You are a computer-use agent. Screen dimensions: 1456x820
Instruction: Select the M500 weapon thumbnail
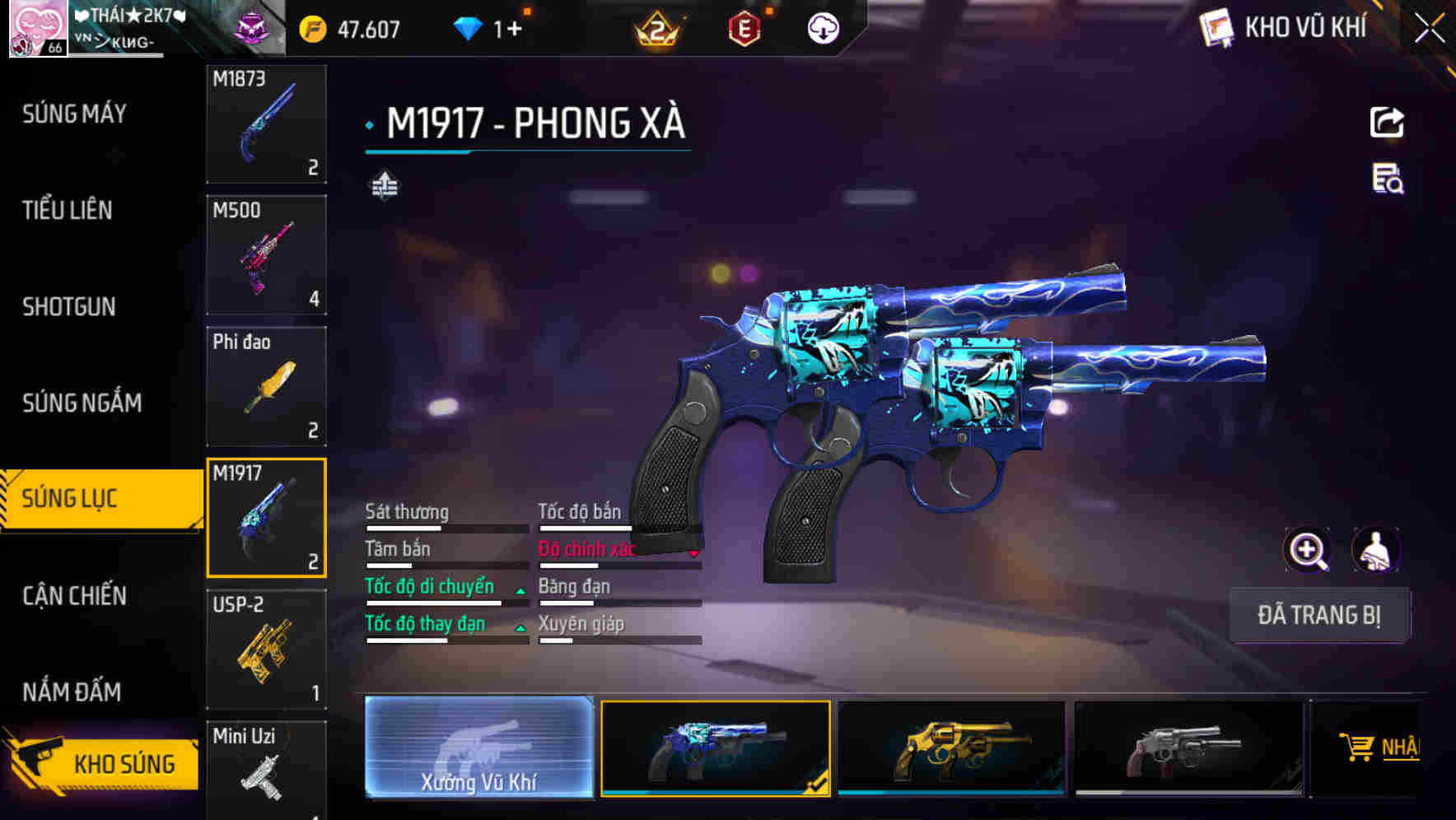point(266,255)
